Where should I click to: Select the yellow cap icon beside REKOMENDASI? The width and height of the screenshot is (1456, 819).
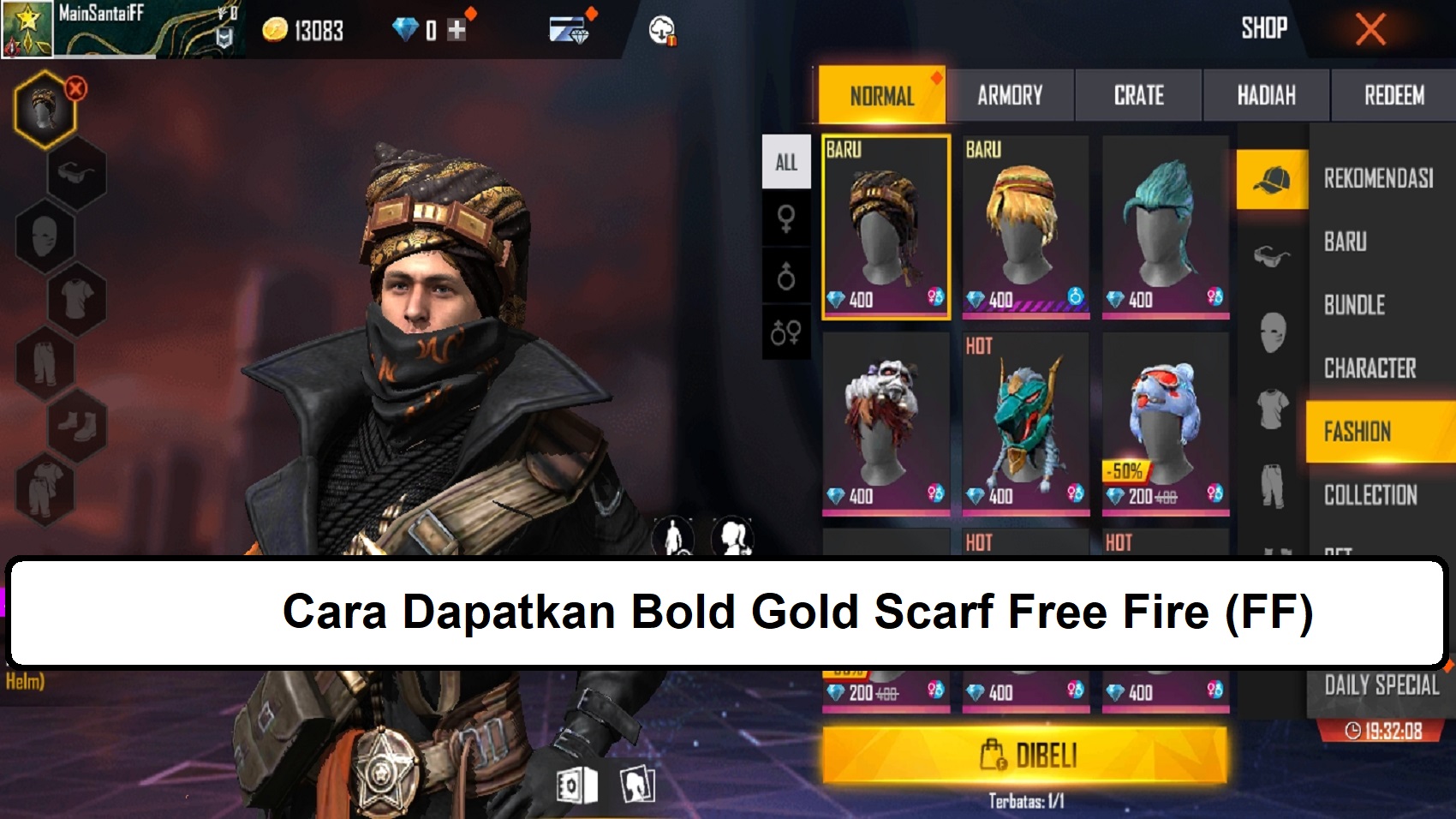click(1271, 181)
